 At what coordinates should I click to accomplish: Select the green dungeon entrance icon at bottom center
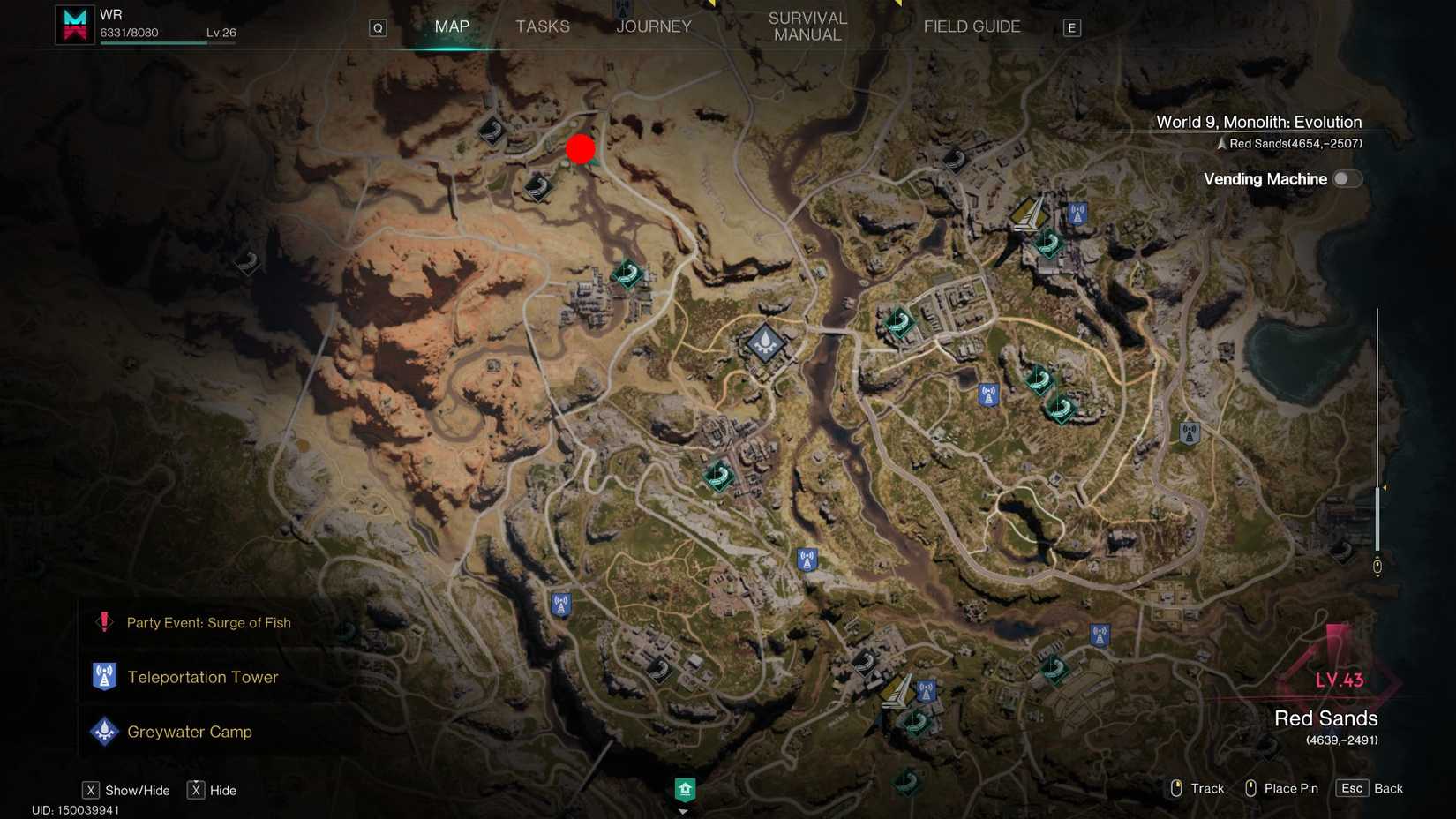[x=685, y=788]
